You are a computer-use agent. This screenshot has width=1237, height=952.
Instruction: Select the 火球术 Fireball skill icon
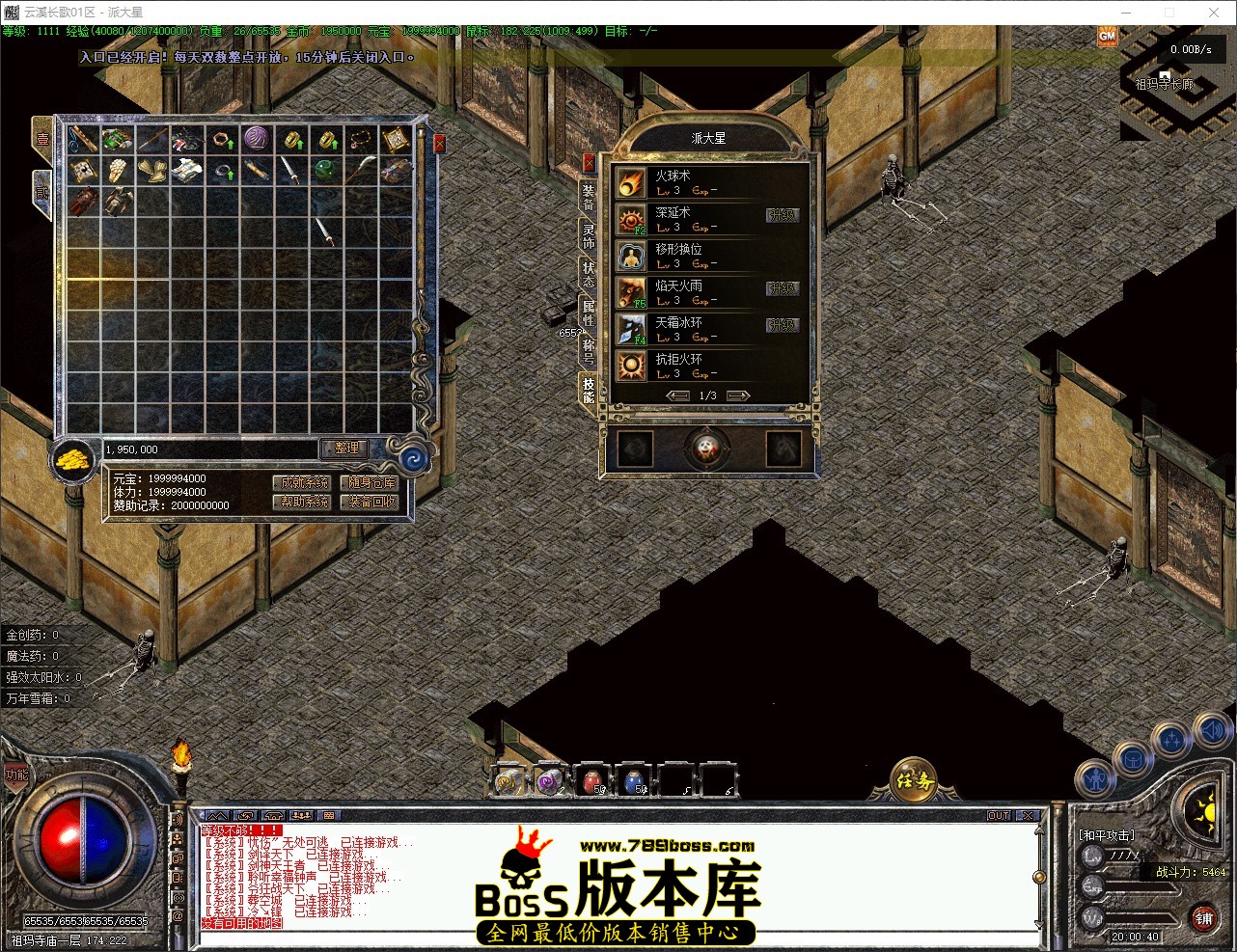(x=631, y=180)
